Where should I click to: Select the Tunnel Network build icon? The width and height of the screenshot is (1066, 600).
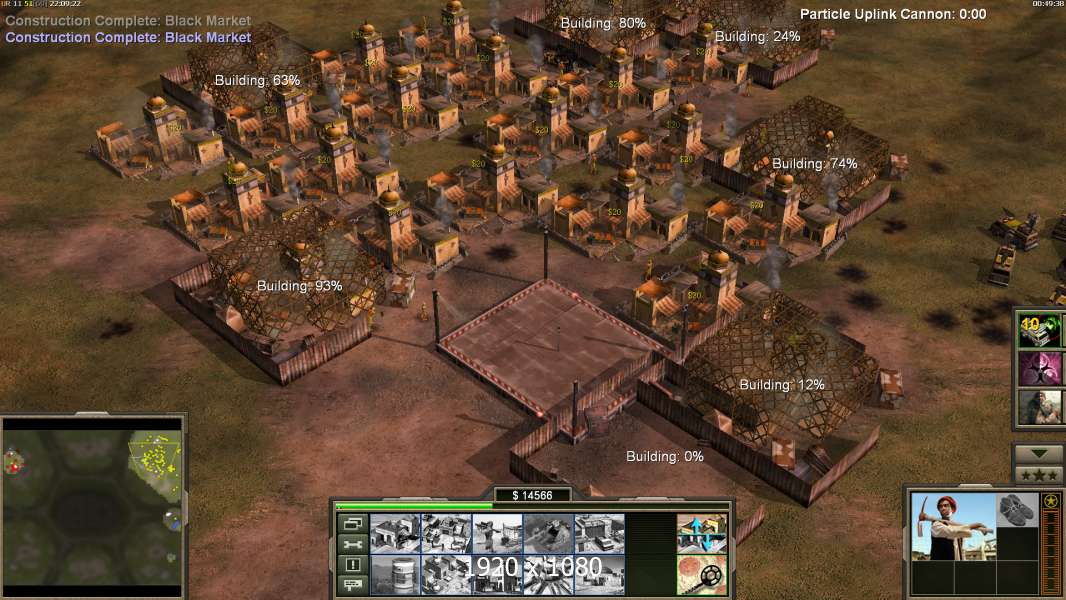coord(548,534)
